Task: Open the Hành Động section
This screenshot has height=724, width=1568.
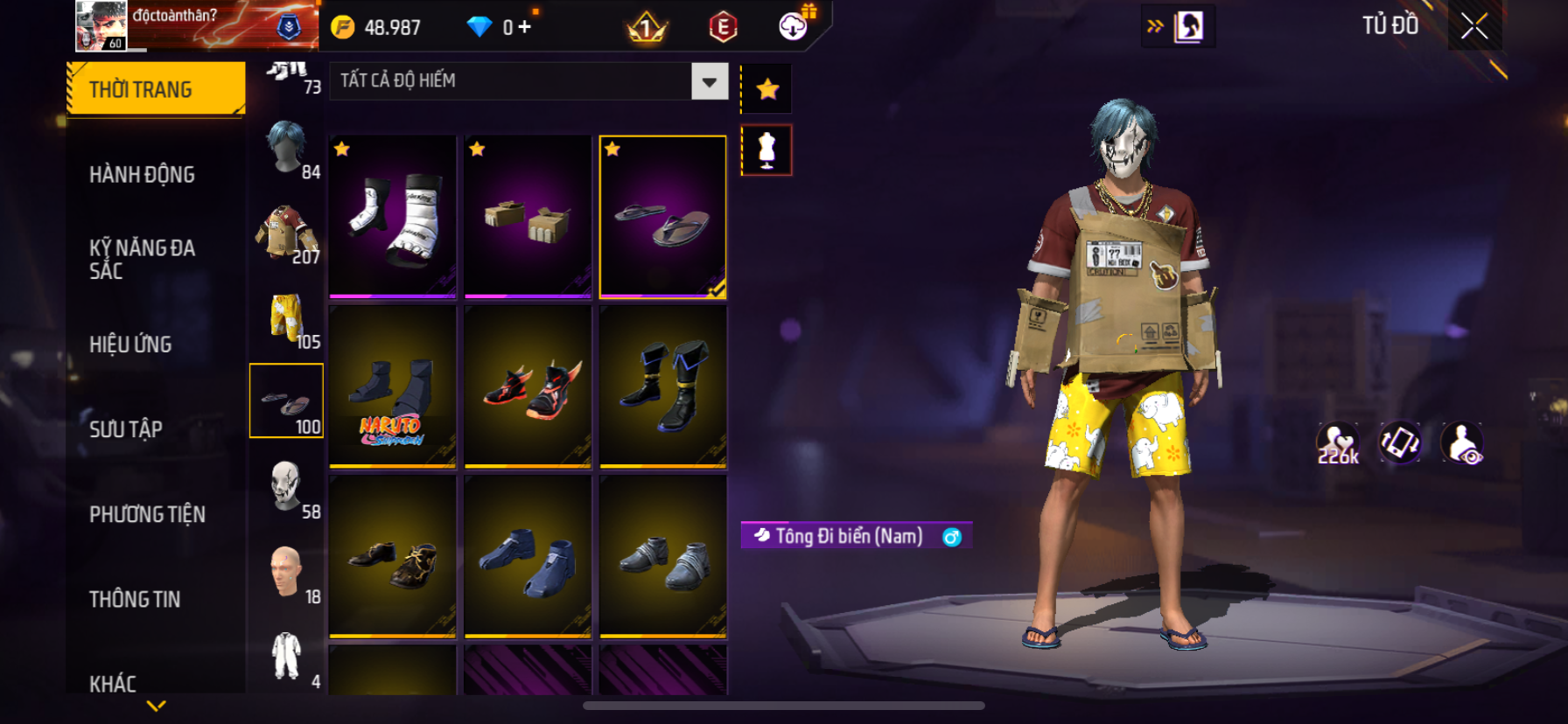Action: coord(142,175)
